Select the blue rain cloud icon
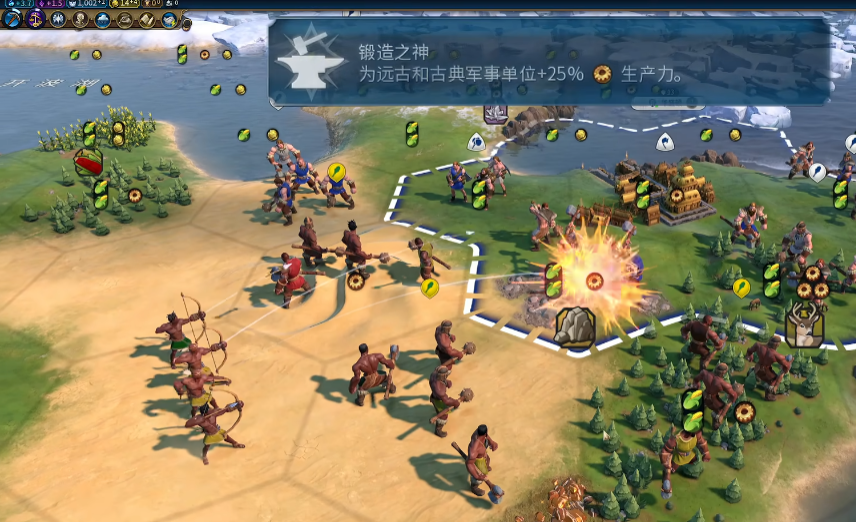The image size is (856, 522). [102, 19]
